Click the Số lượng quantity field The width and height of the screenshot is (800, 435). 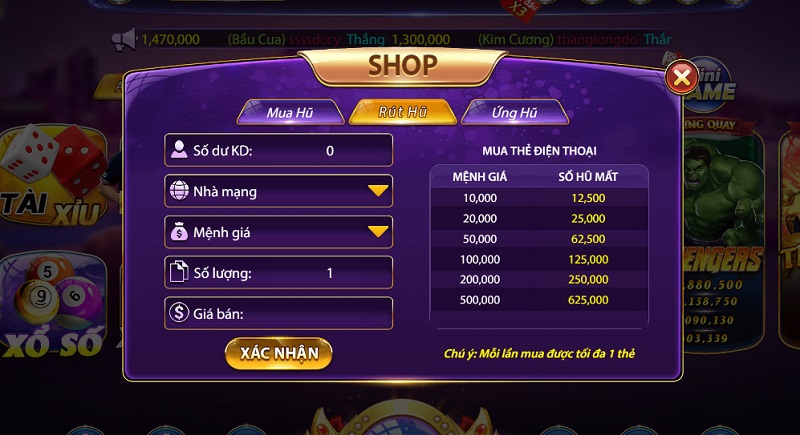(x=279, y=272)
